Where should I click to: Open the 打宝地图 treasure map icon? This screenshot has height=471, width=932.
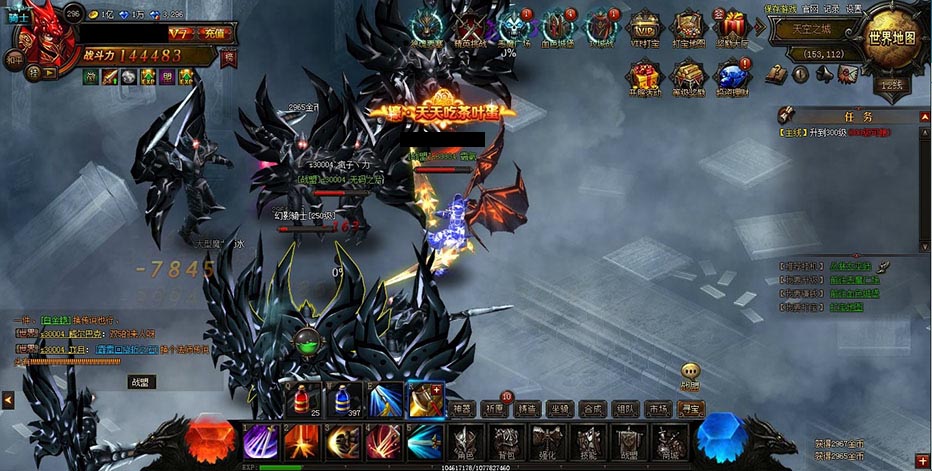687,28
